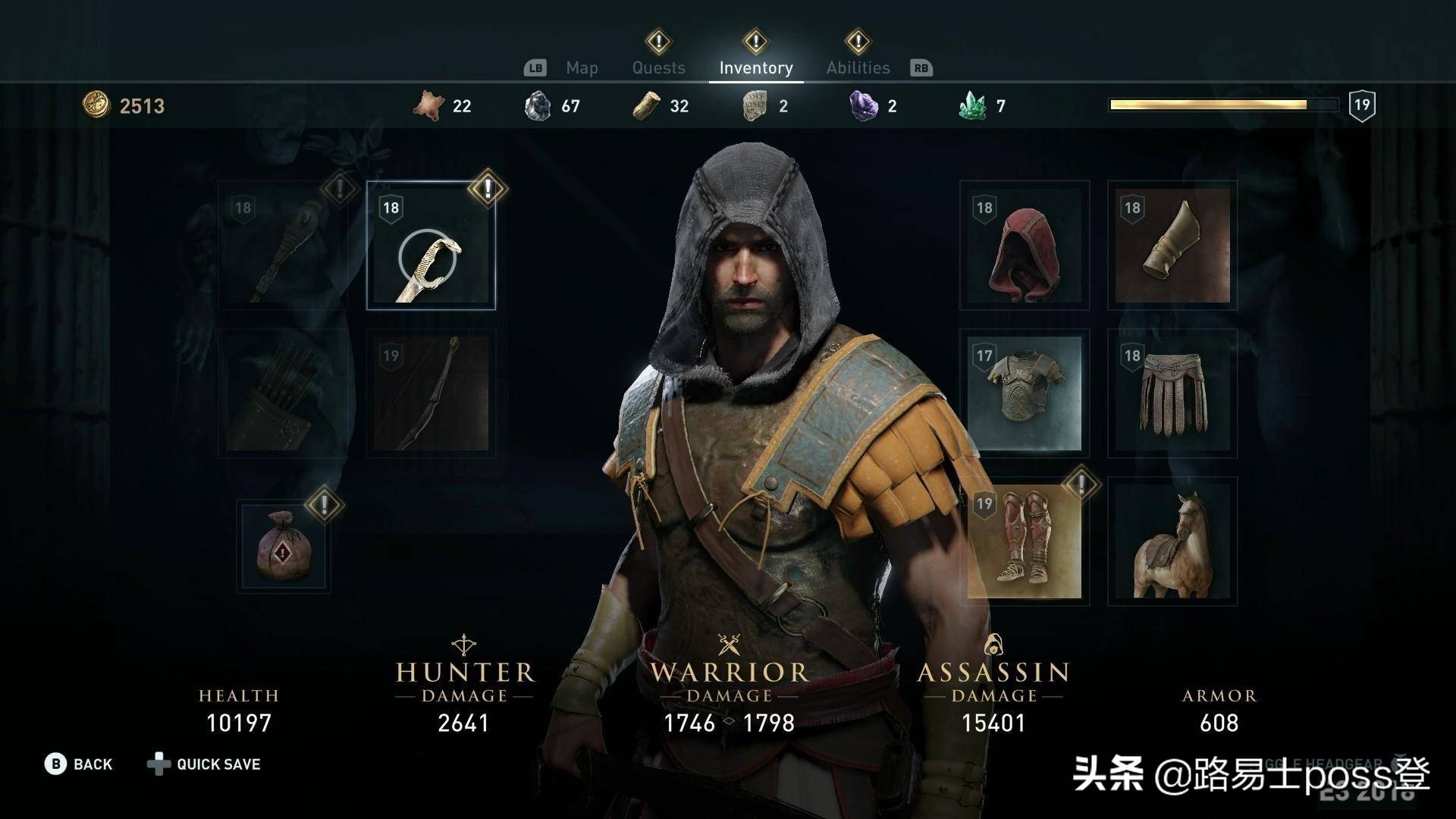The image size is (1456, 819).
Task: Click the ancient tablet resource icon
Action: pyautogui.click(x=753, y=105)
